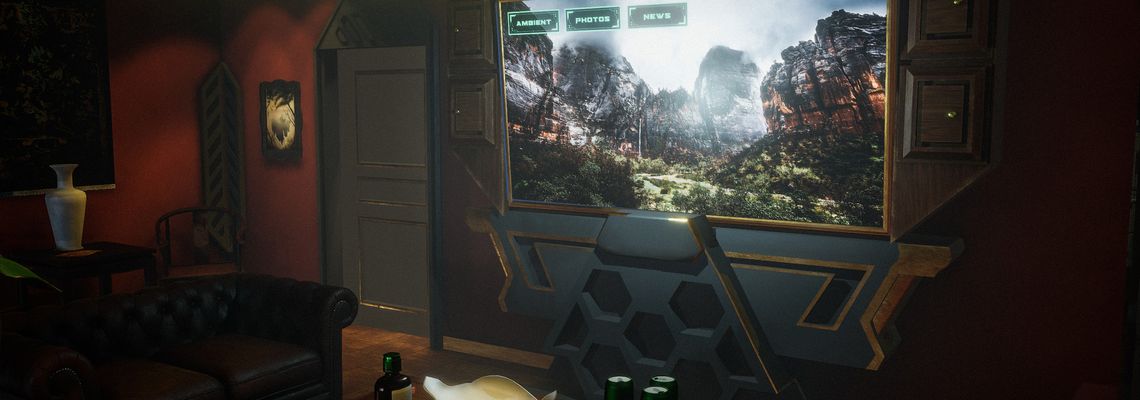Switch to the News button on the screen
Viewport: 1140px width, 400px height.
pyautogui.click(x=657, y=15)
